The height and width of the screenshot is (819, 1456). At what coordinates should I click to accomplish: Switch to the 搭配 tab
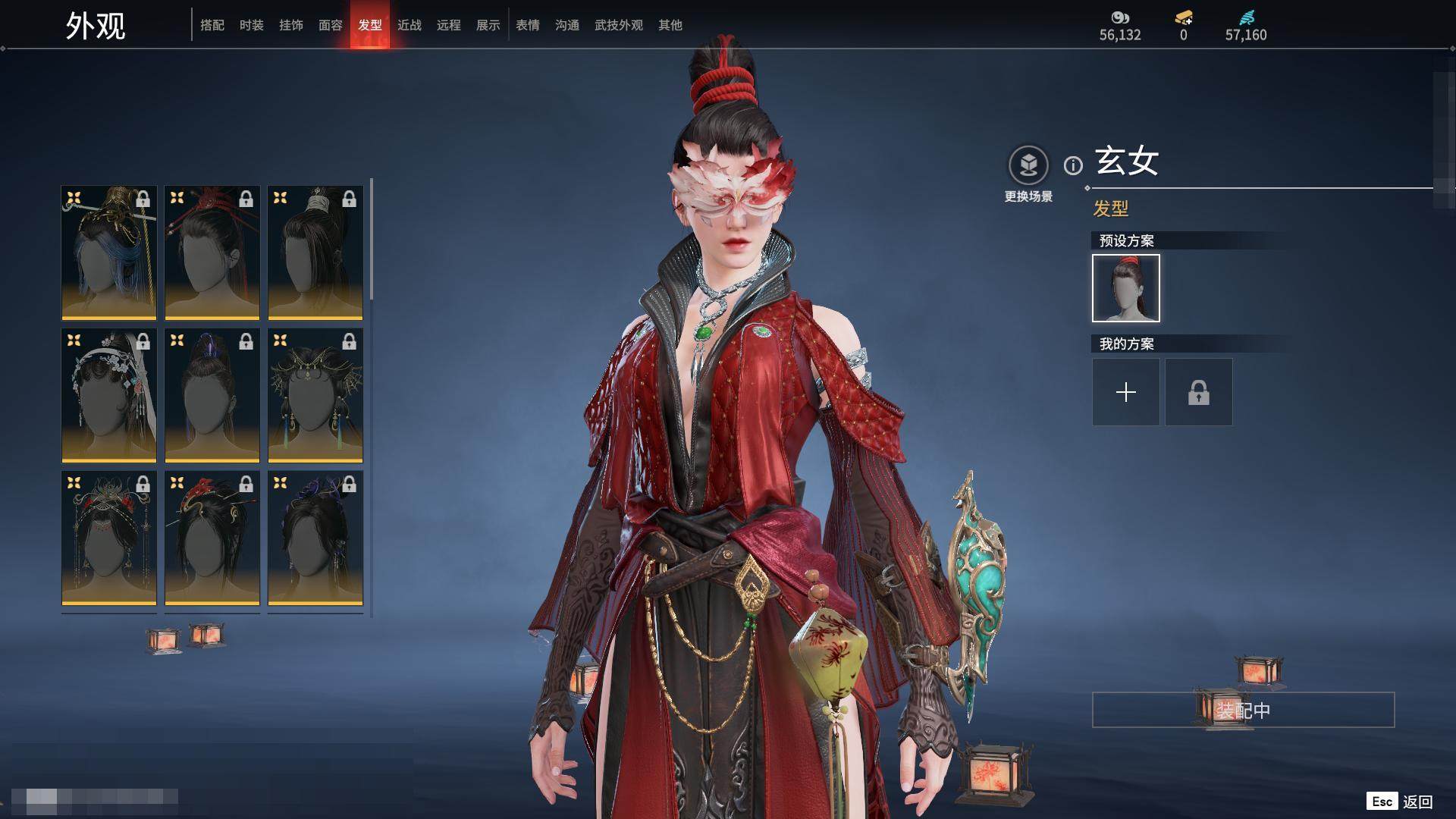[212, 25]
